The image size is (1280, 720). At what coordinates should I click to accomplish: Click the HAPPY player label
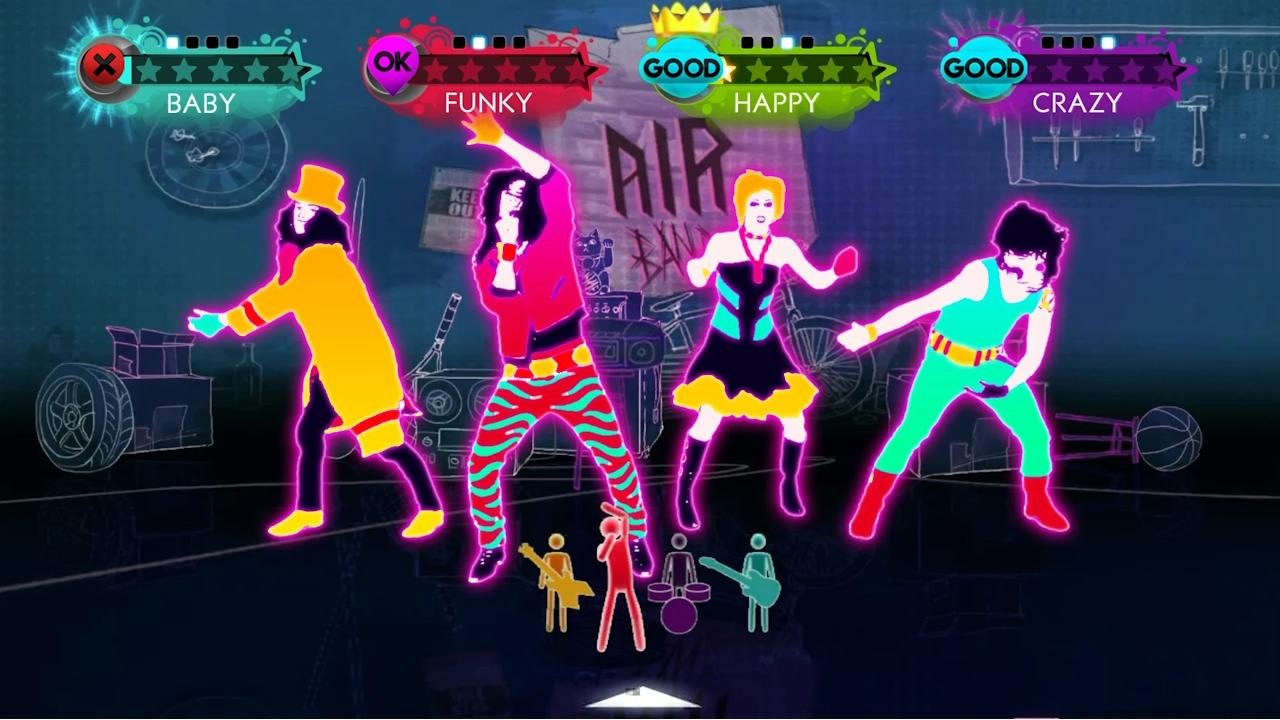click(x=779, y=101)
